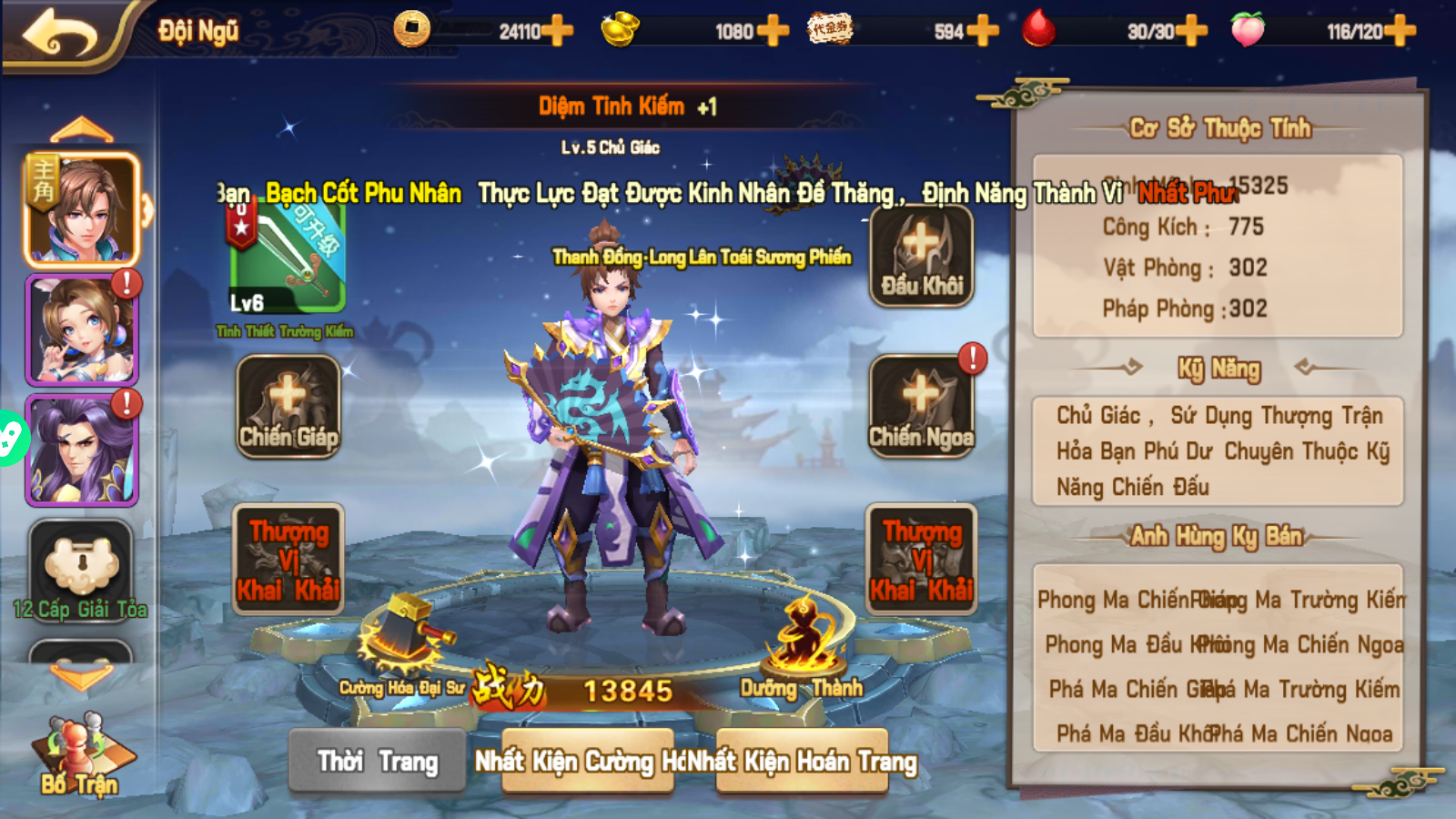Go back using the return arrow
The image size is (1456, 819).
[x=60, y=34]
